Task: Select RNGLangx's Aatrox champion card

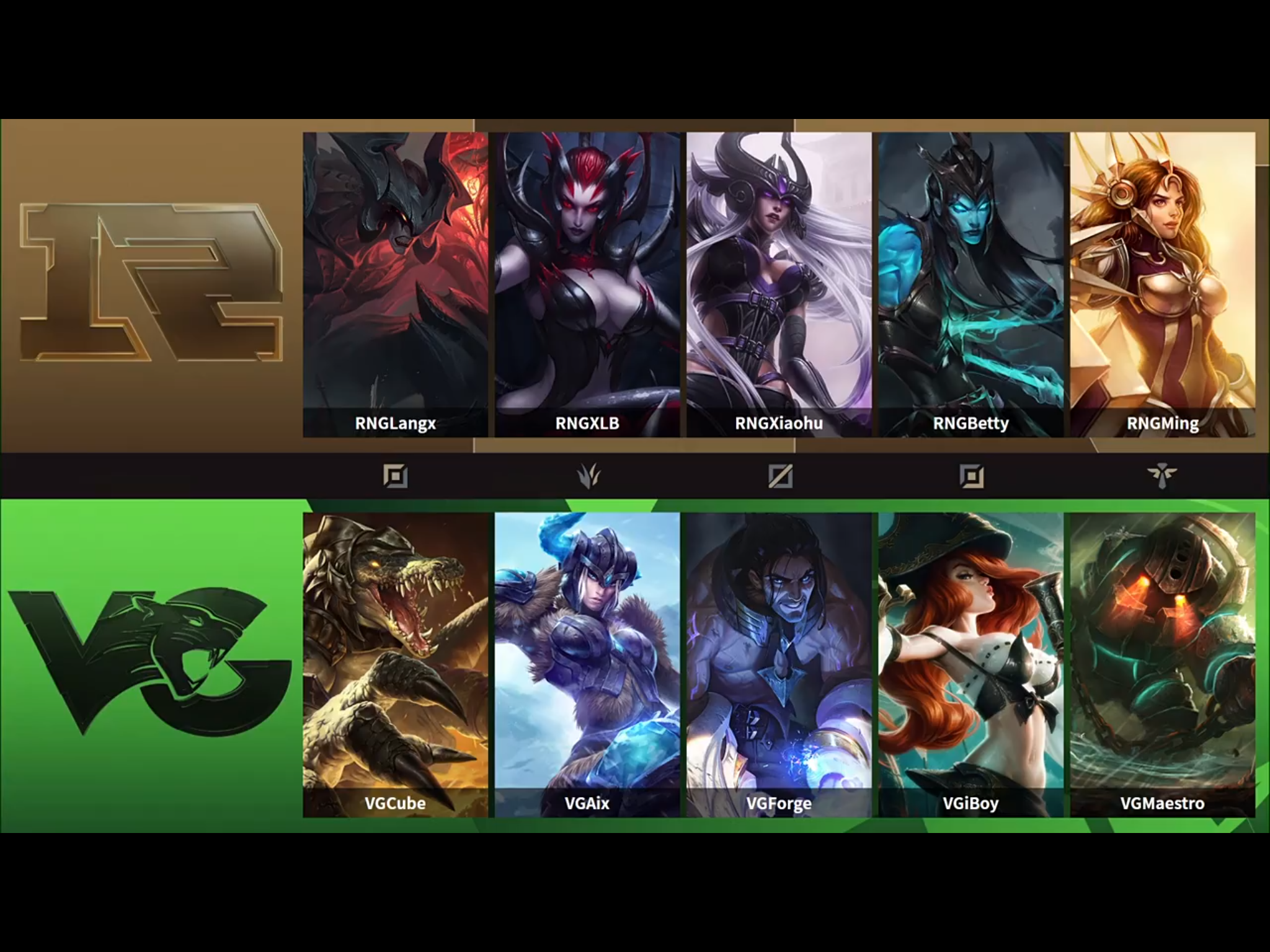Action: (x=395, y=284)
